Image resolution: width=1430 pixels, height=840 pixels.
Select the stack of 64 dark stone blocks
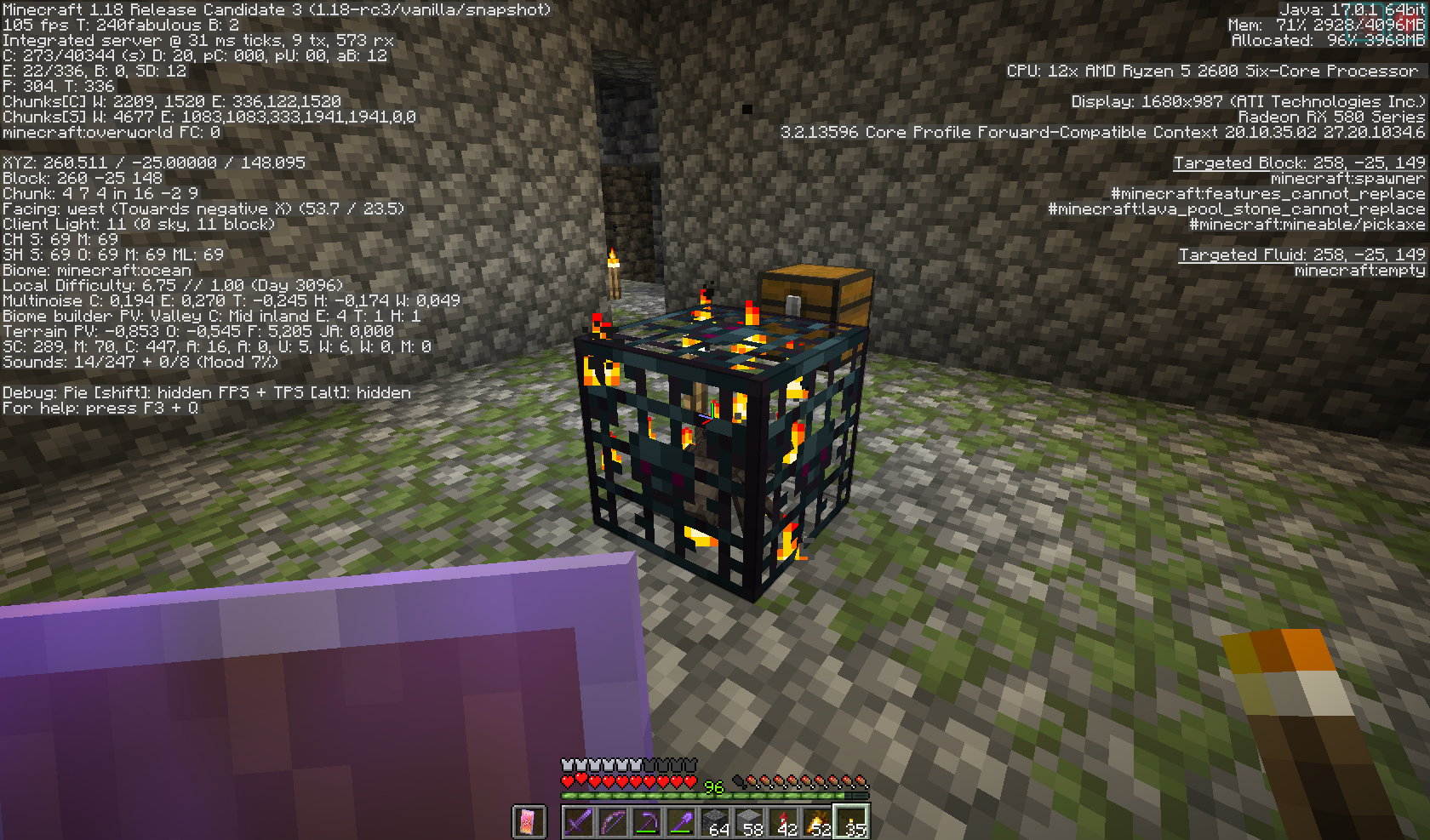(715, 822)
